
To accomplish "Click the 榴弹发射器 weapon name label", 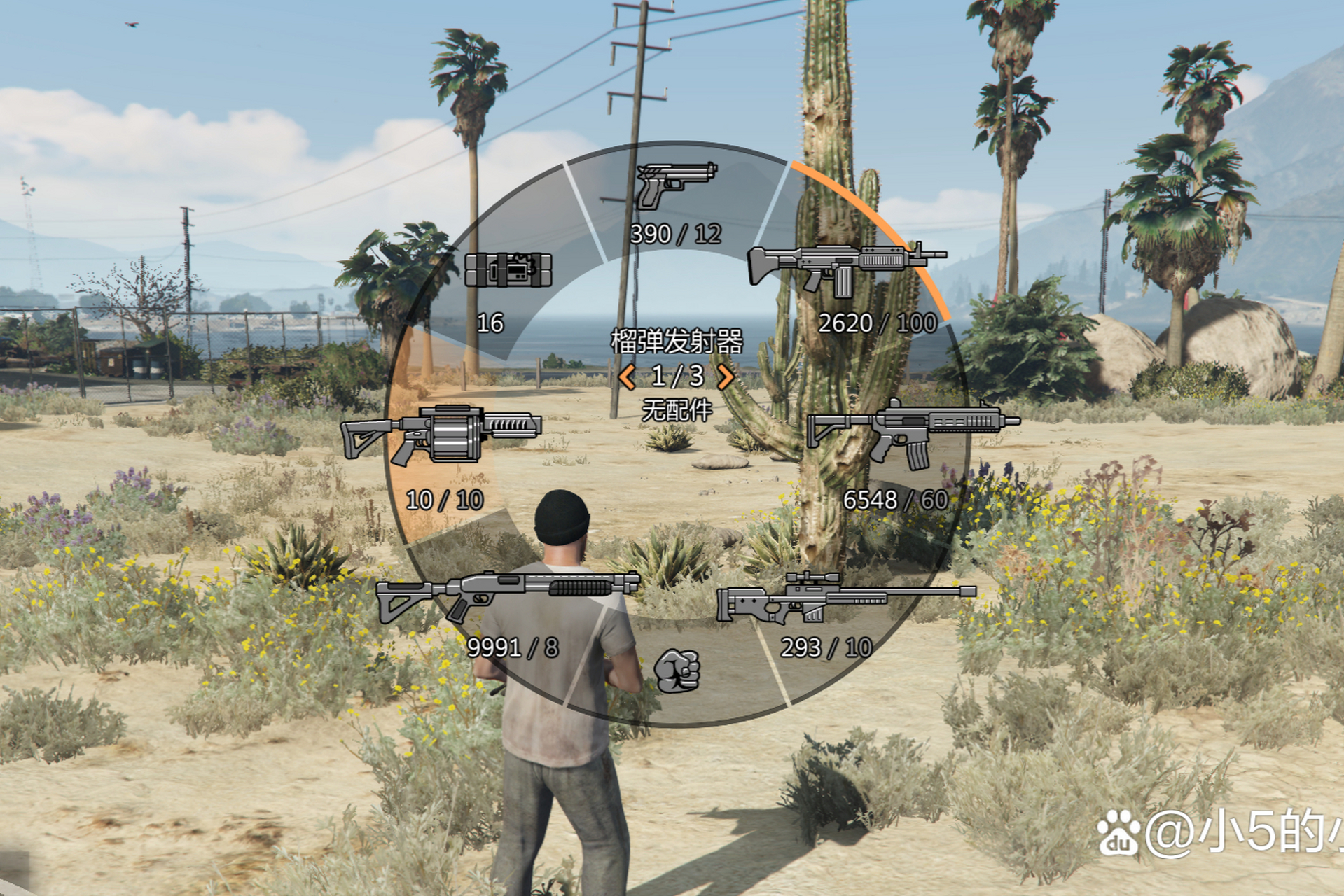I will pyautogui.click(x=676, y=342).
